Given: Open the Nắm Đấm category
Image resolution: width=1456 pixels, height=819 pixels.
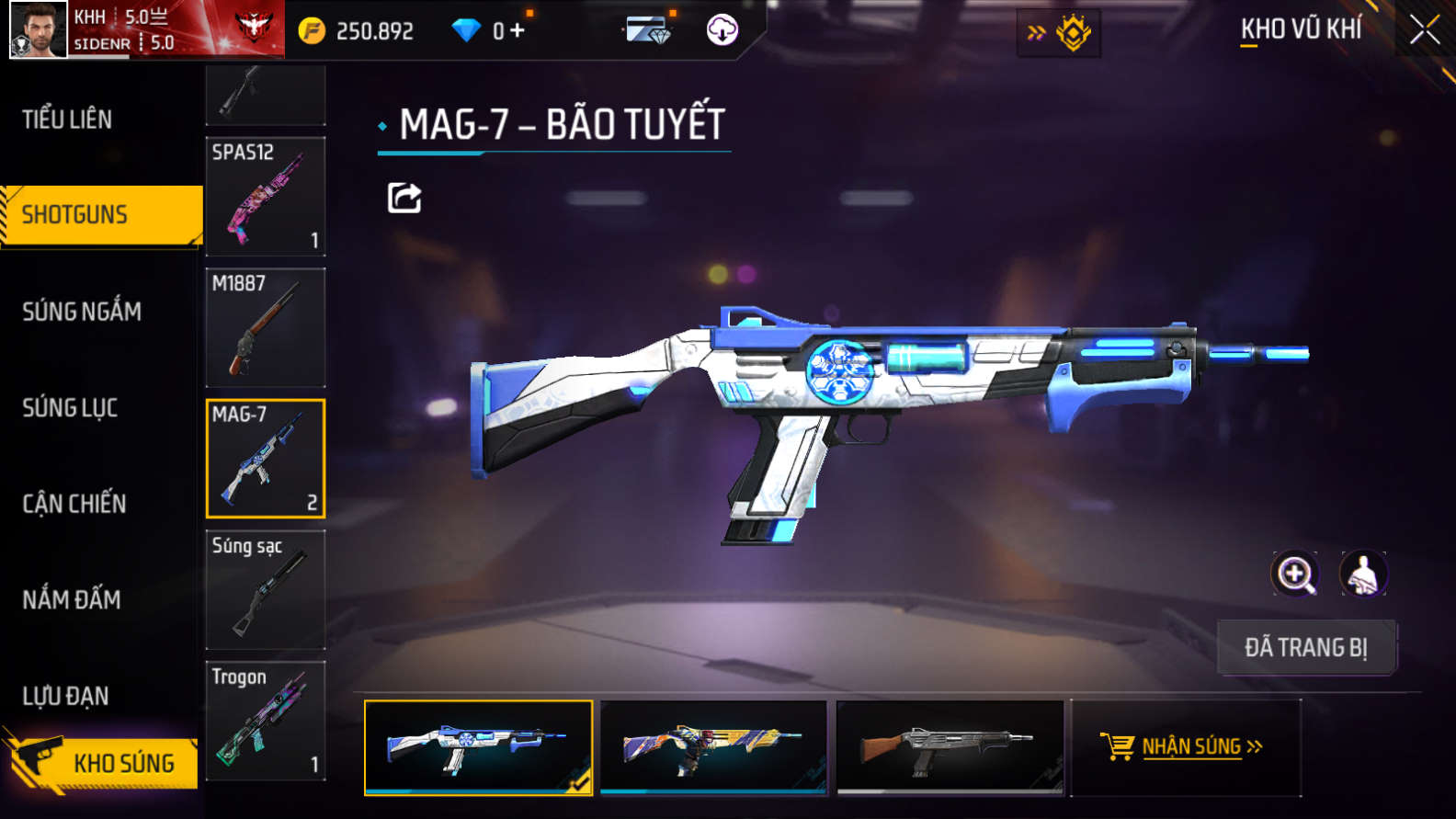Looking at the screenshot, I should pyautogui.click(x=72, y=600).
